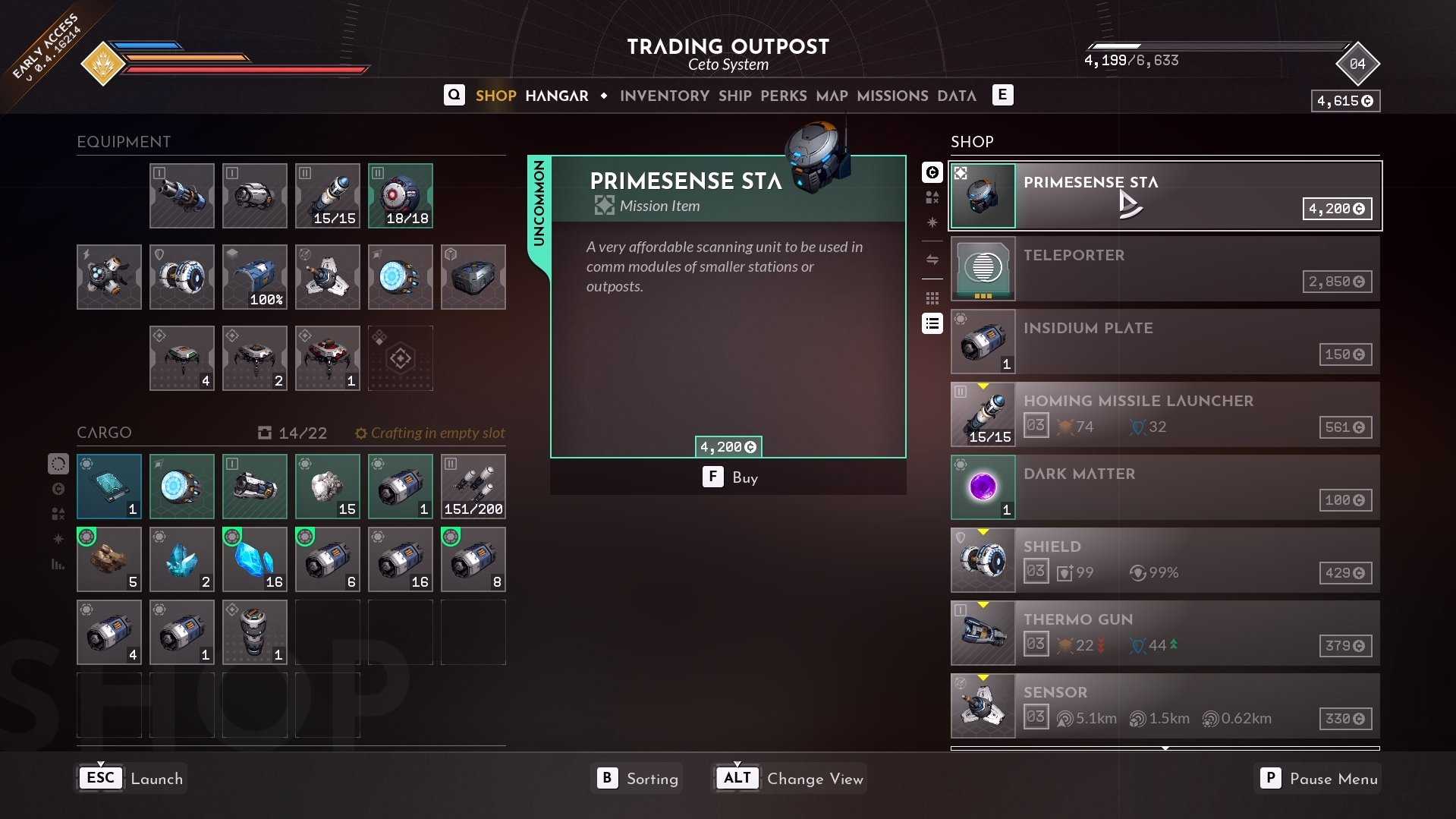Viewport: 1456px width, 819px height.
Task: Open the Sorting options
Action: click(x=637, y=779)
